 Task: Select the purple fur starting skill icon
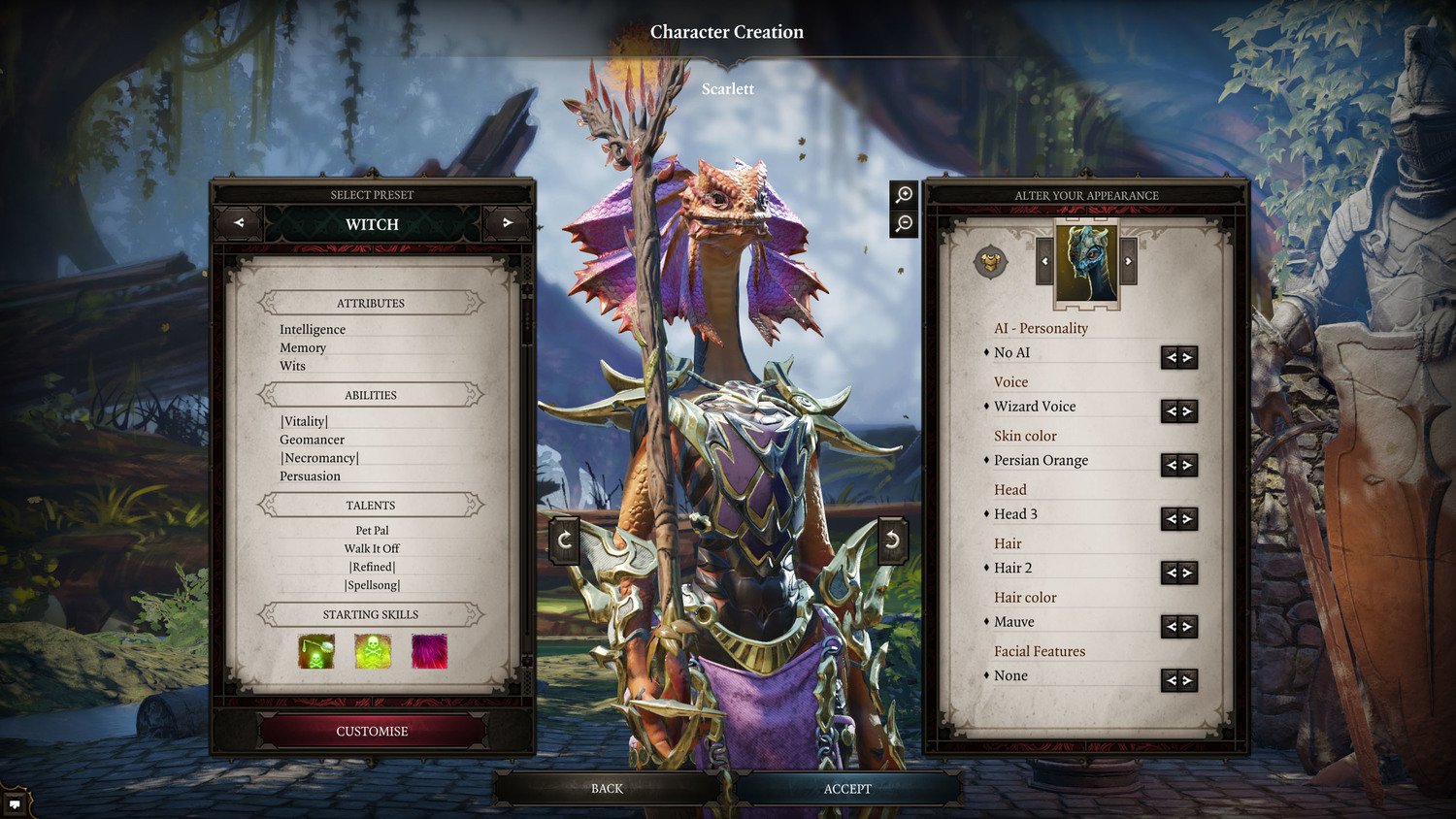click(428, 653)
